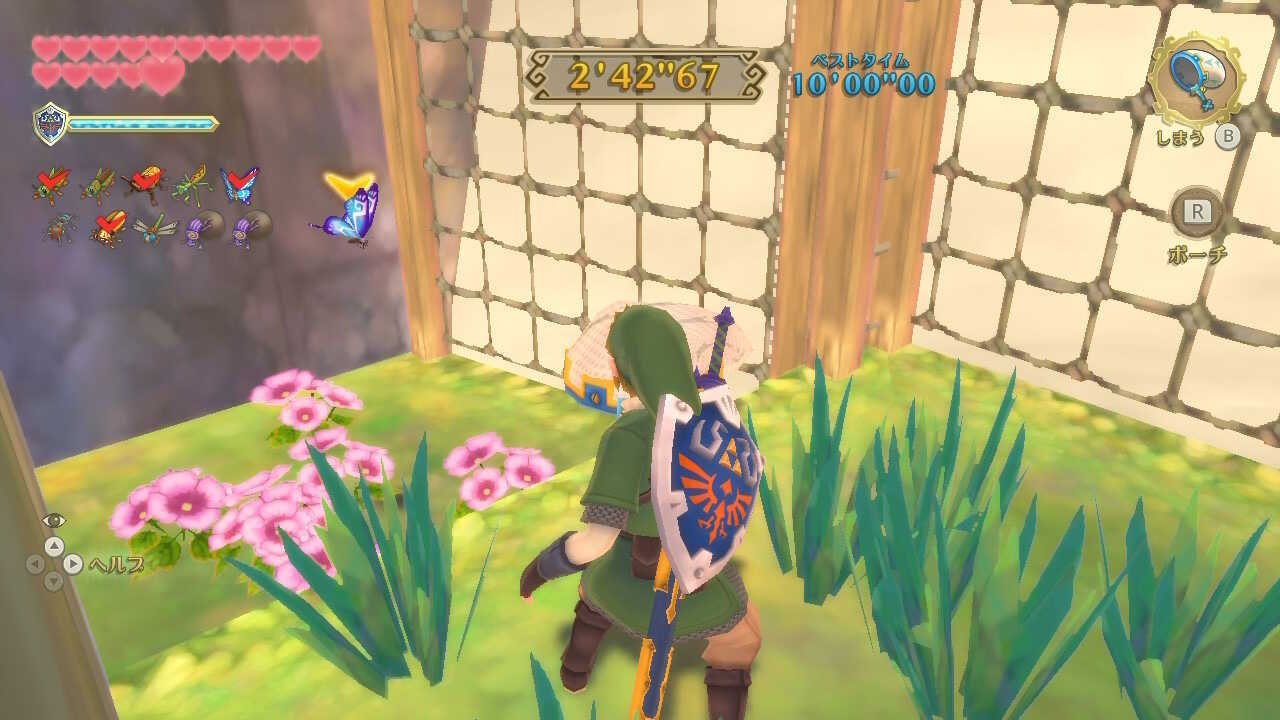This screenshot has height=720, width=1280.
Task: Click the down d-pad arrow control
Action: point(53,582)
